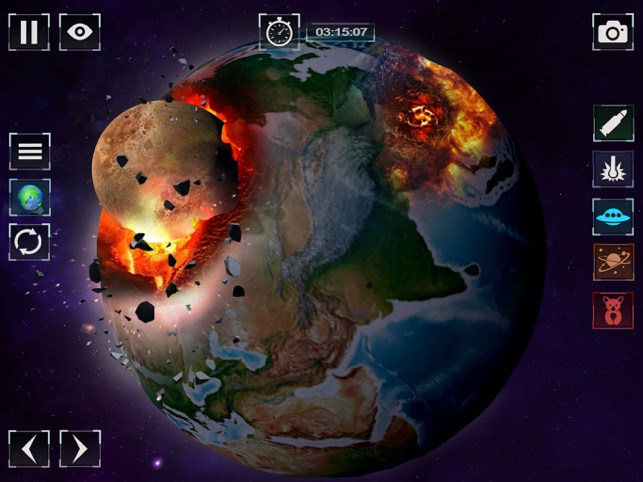Screen dimensions: 643x482
Task: Pick the ringed planet collision weapon
Action: point(612,262)
